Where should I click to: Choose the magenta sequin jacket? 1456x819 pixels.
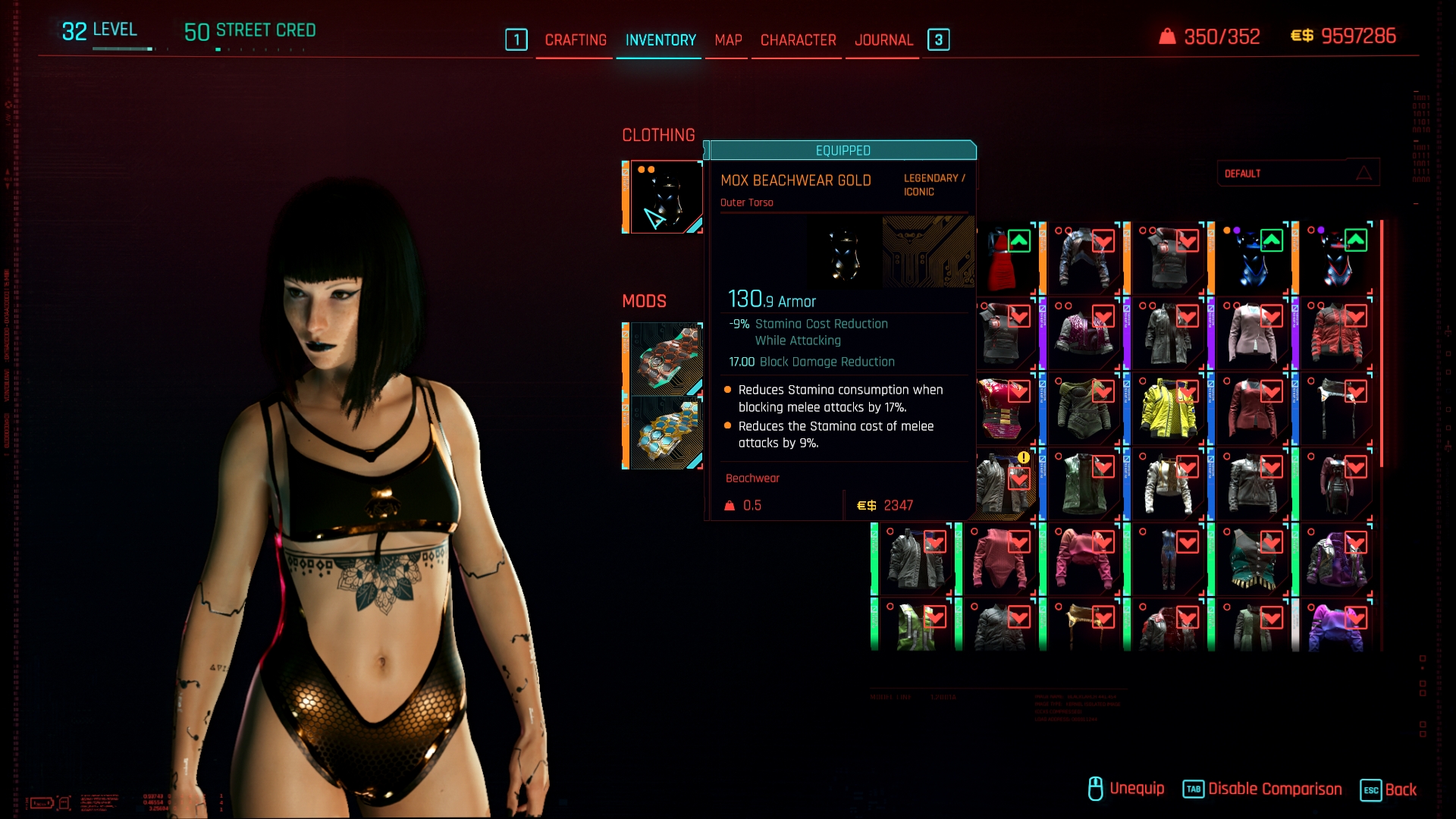coord(1084,334)
